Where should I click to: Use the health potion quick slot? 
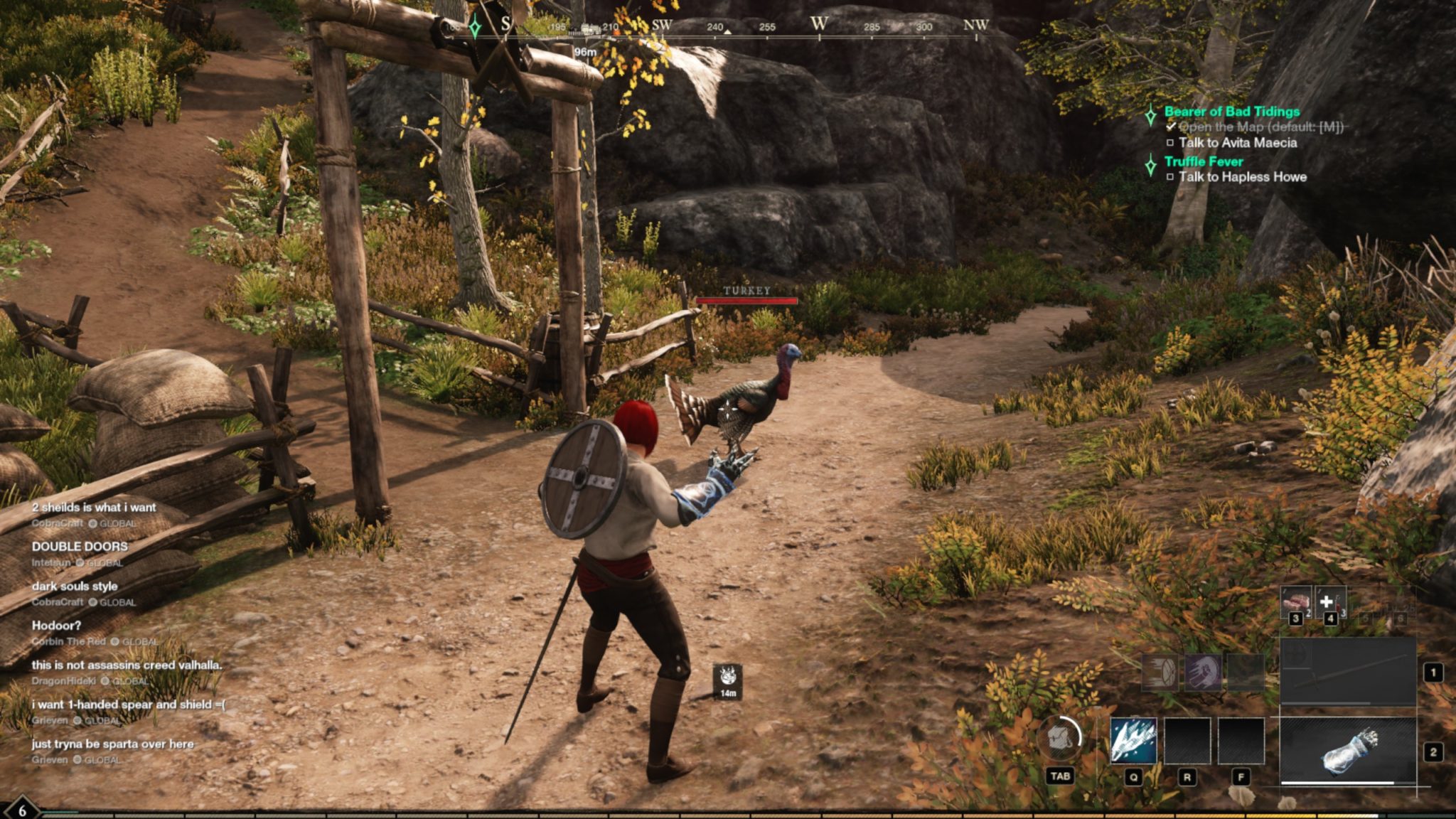pyautogui.click(x=1329, y=602)
